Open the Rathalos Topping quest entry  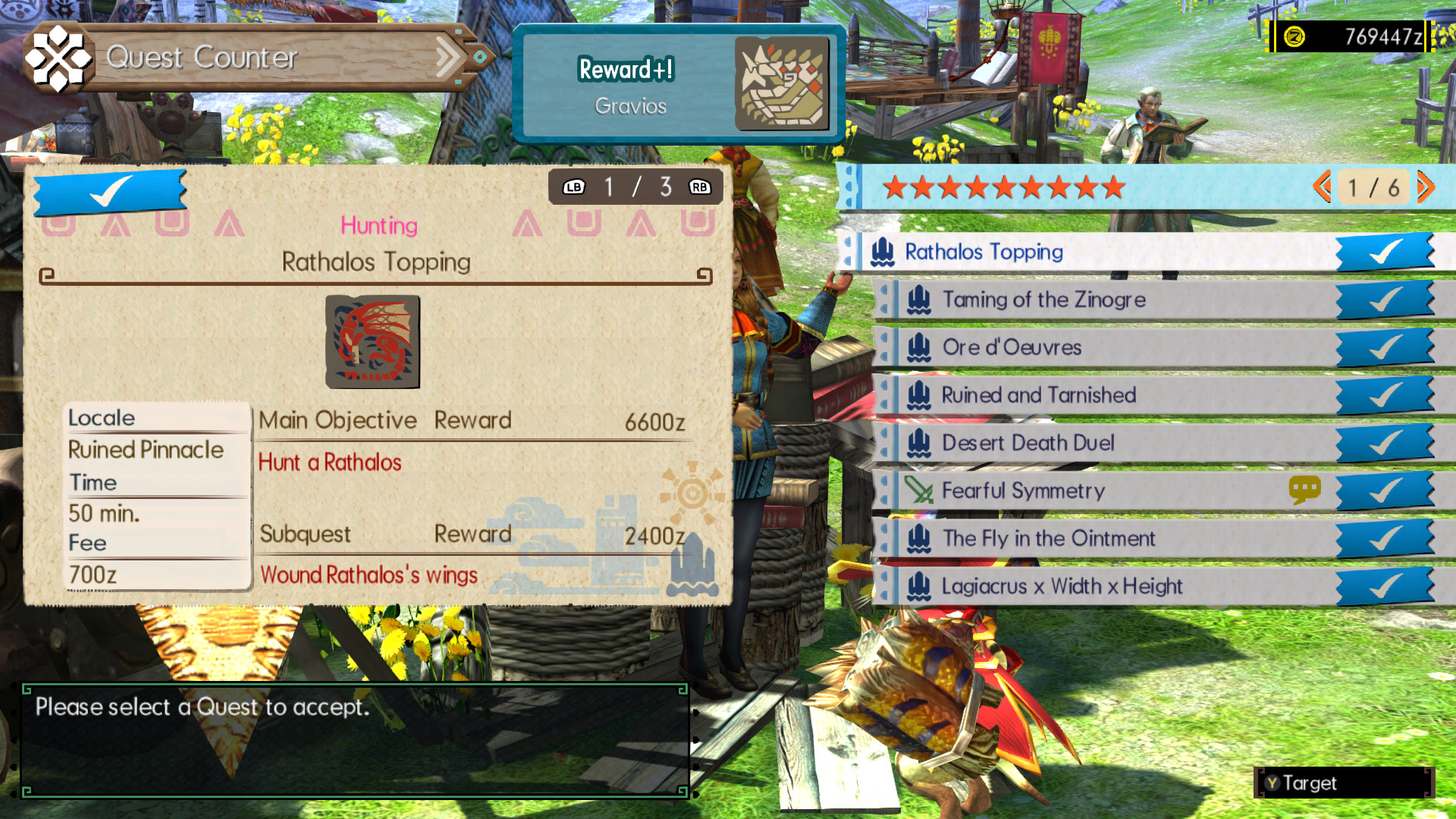[x=986, y=252]
